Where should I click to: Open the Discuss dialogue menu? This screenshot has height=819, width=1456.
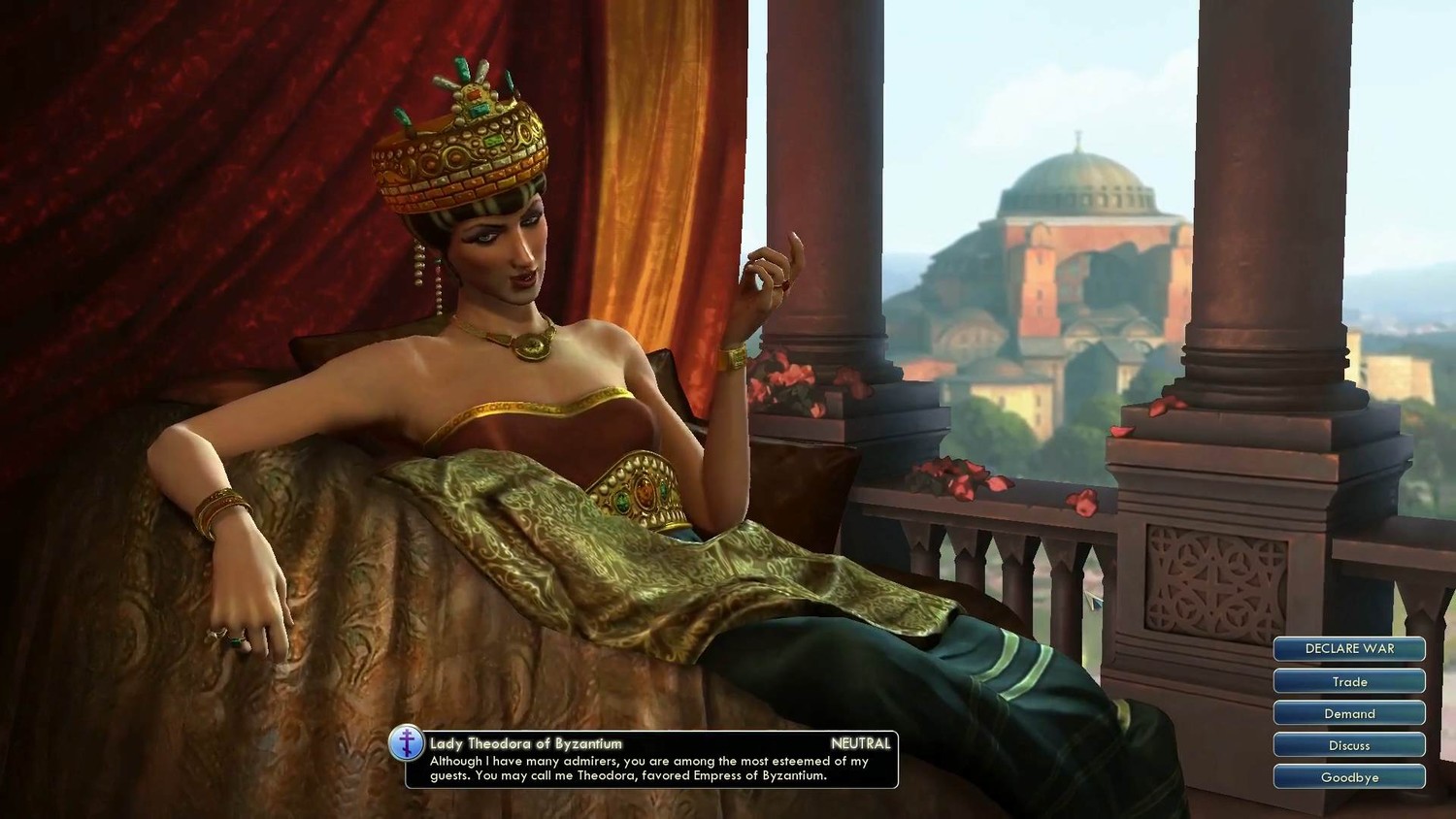[1349, 745]
